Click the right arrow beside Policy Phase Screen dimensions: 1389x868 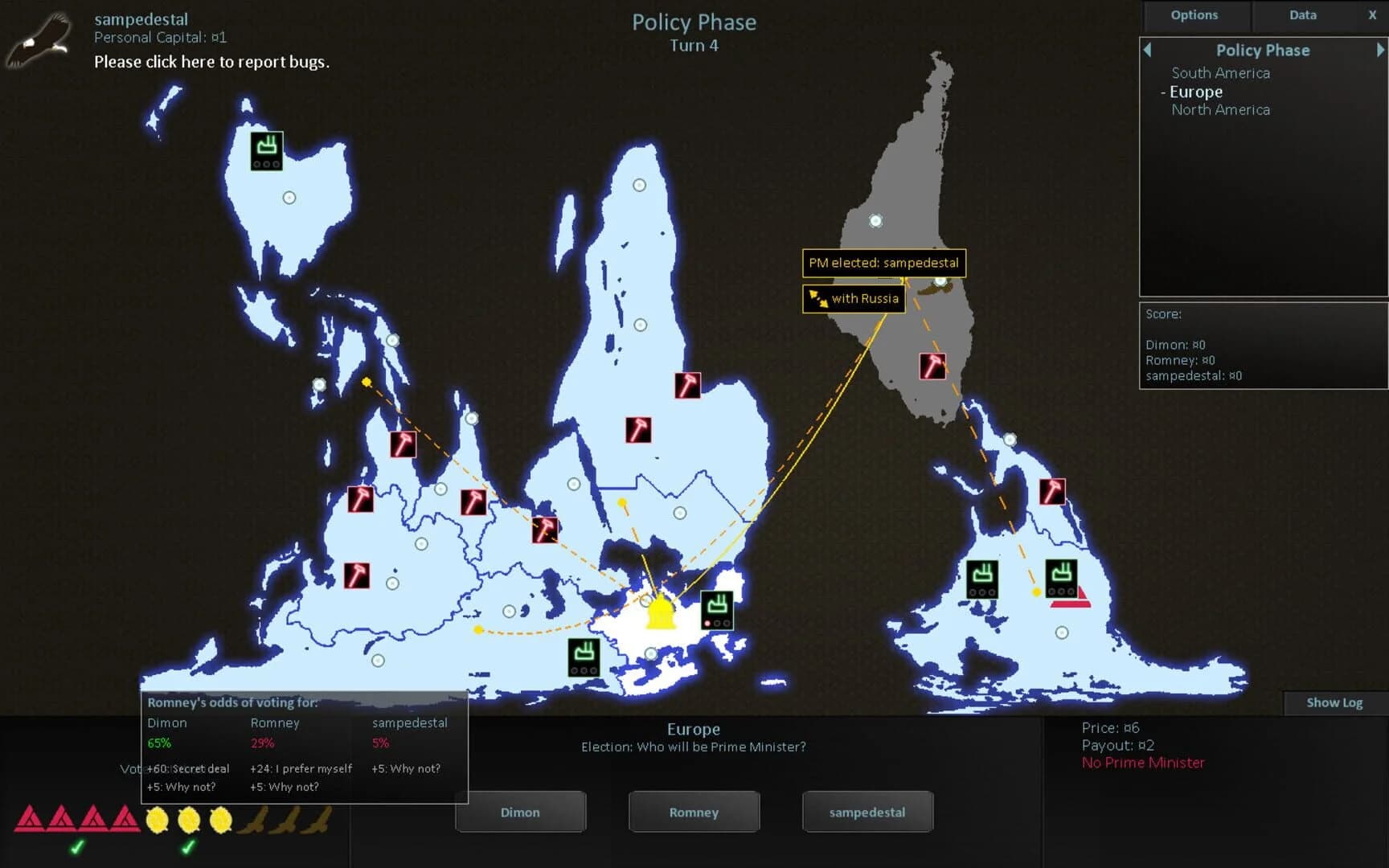(x=1377, y=50)
